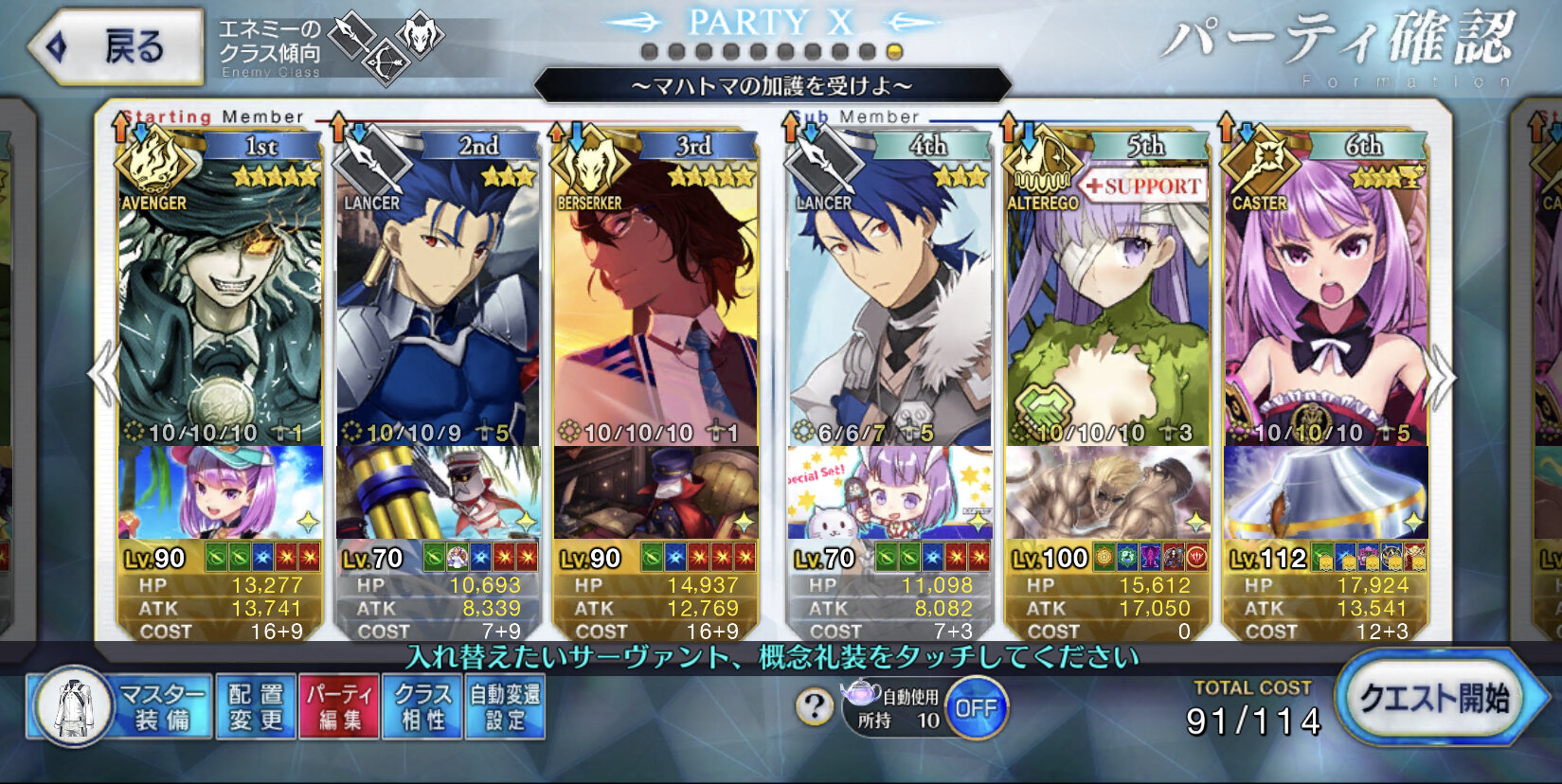Switch to the next party with right arrow

coord(1440,377)
